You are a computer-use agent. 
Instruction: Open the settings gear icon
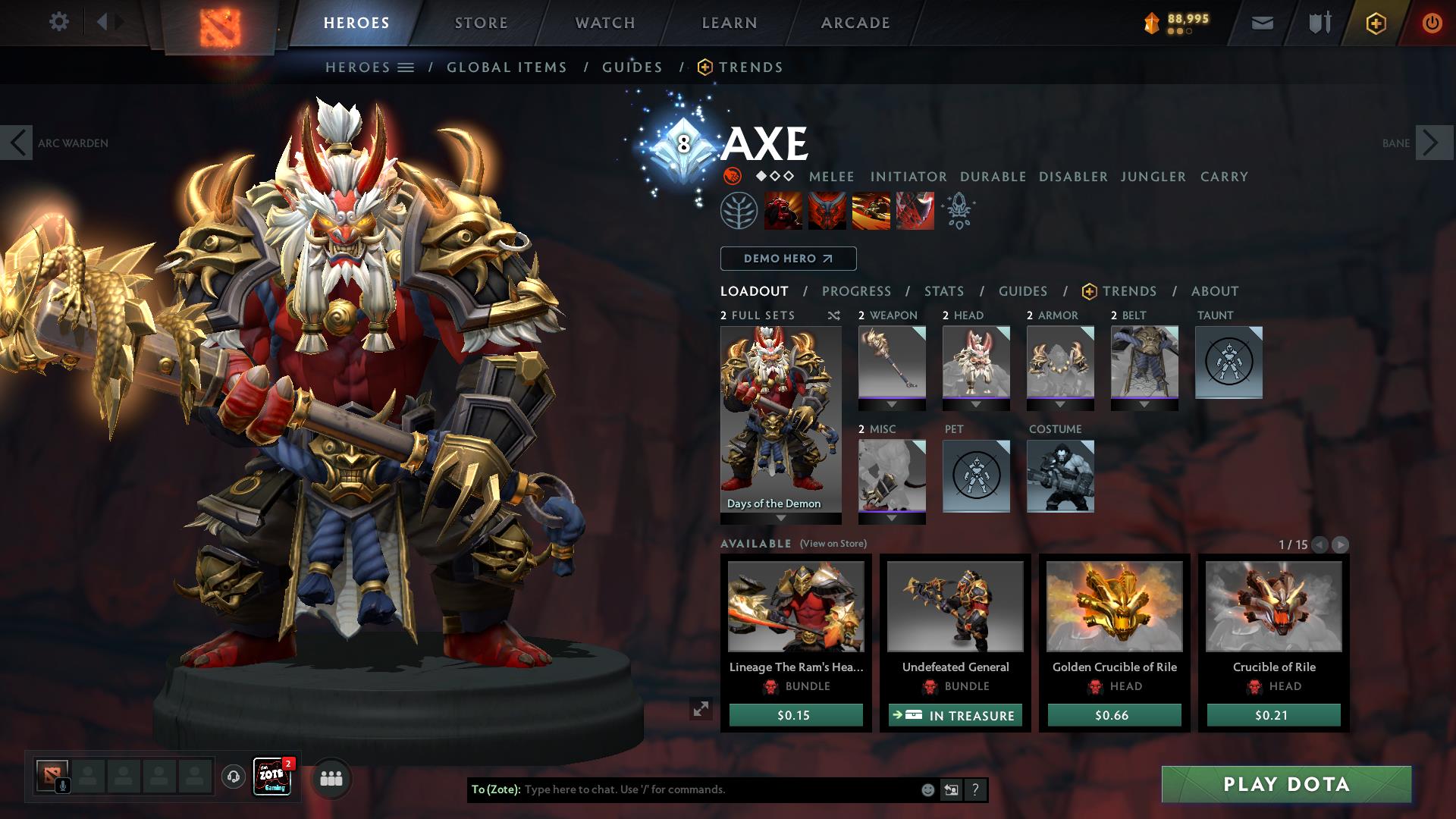pos(58,22)
